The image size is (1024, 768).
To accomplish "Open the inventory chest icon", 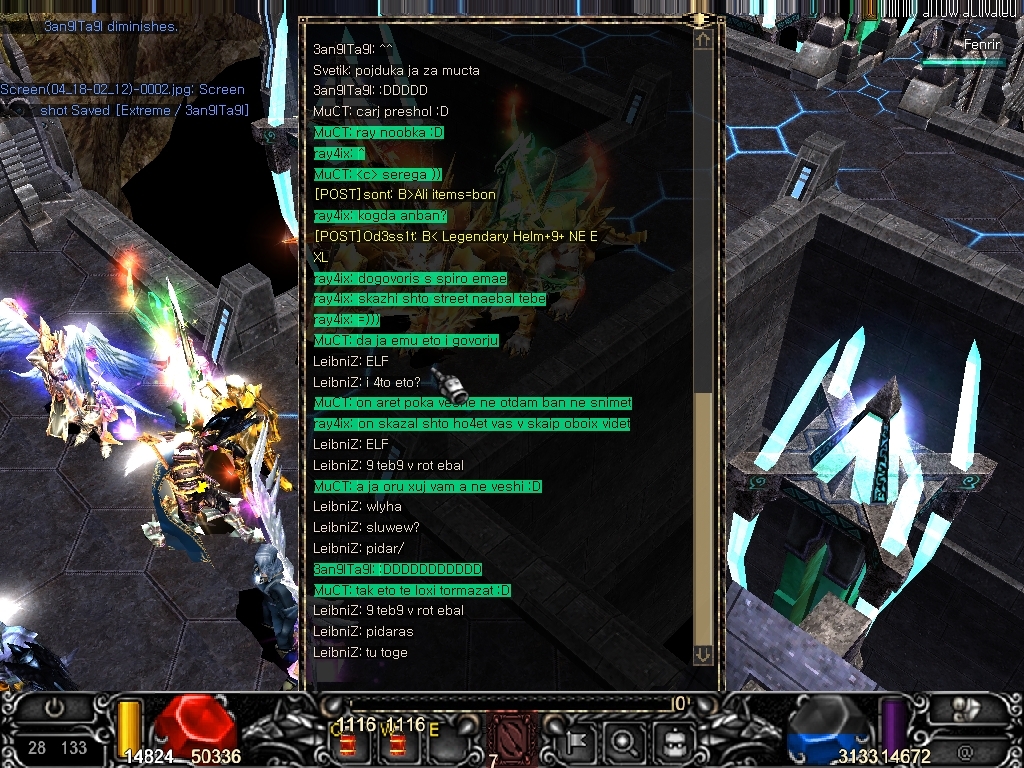I will [x=673, y=742].
